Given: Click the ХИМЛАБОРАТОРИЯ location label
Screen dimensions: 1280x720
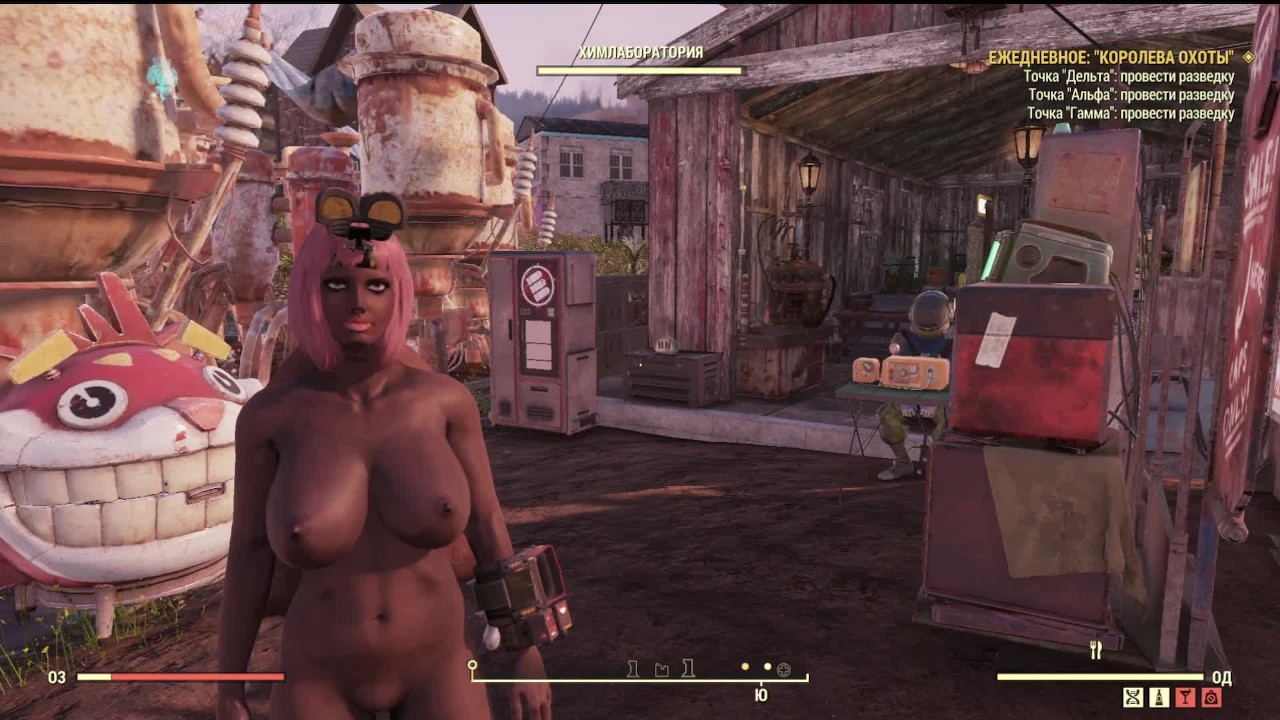Looking at the screenshot, I should tap(643, 52).
